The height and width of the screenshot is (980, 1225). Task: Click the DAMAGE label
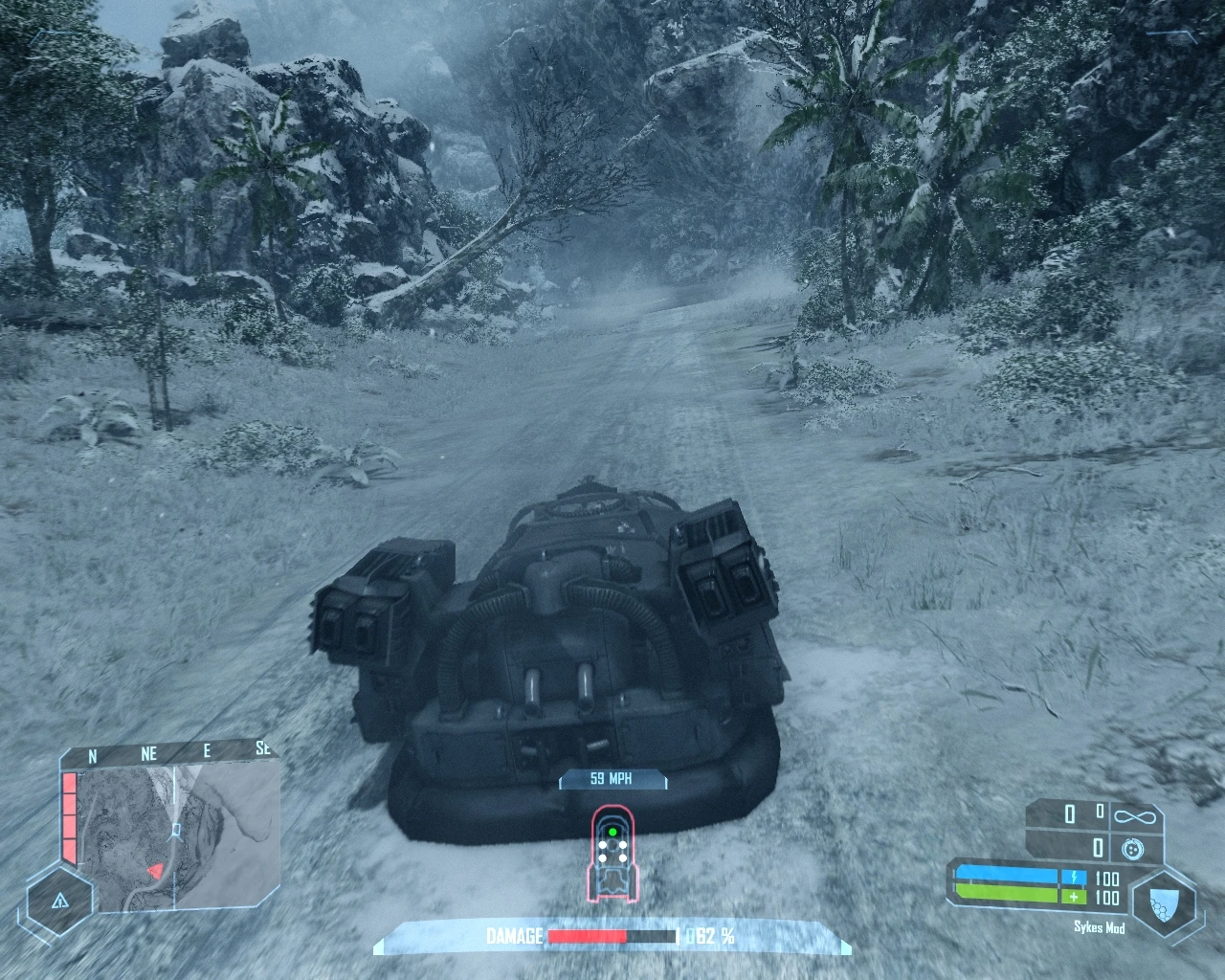click(x=515, y=933)
